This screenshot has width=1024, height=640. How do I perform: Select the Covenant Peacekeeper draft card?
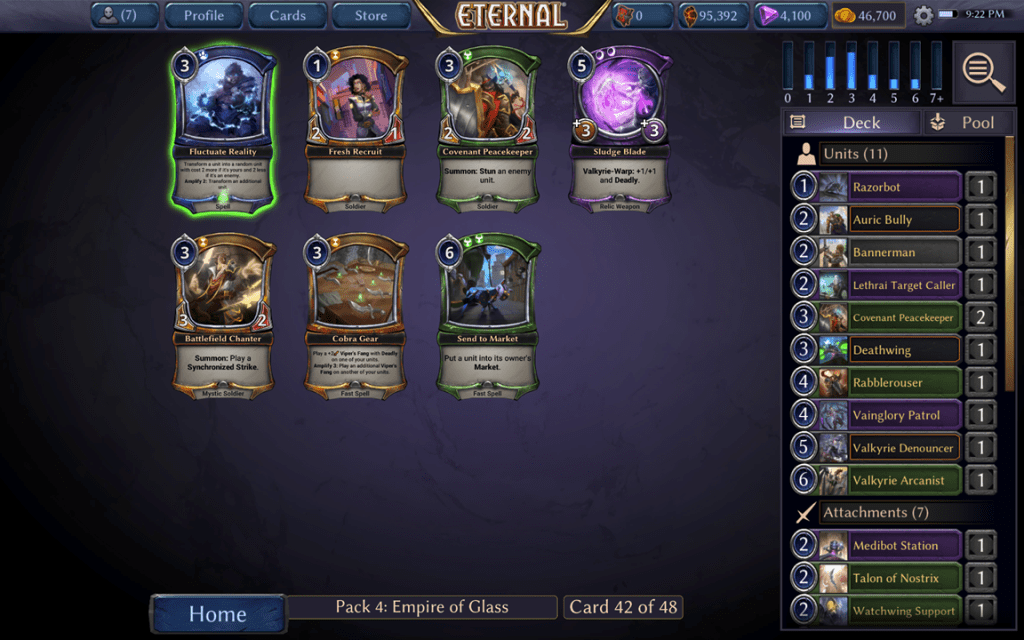pos(489,128)
